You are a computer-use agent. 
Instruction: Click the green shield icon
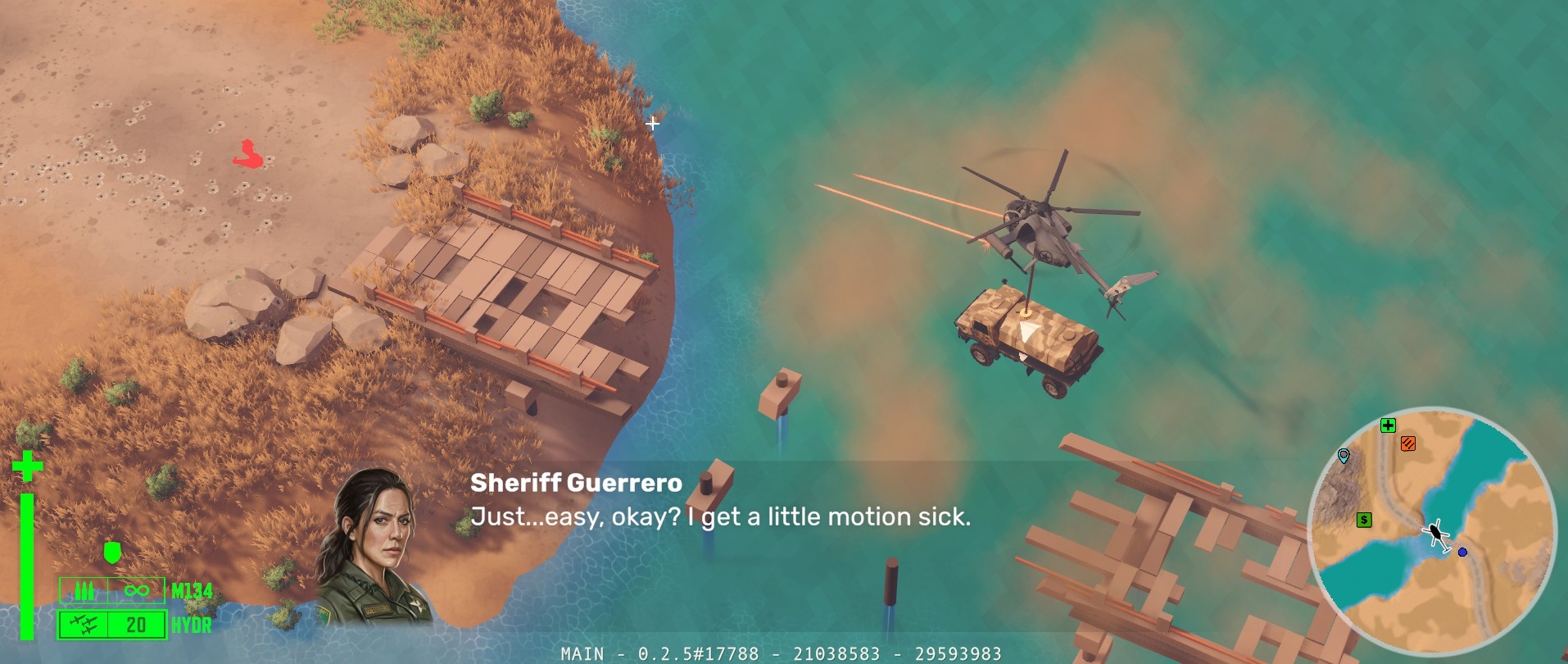pos(113,553)
